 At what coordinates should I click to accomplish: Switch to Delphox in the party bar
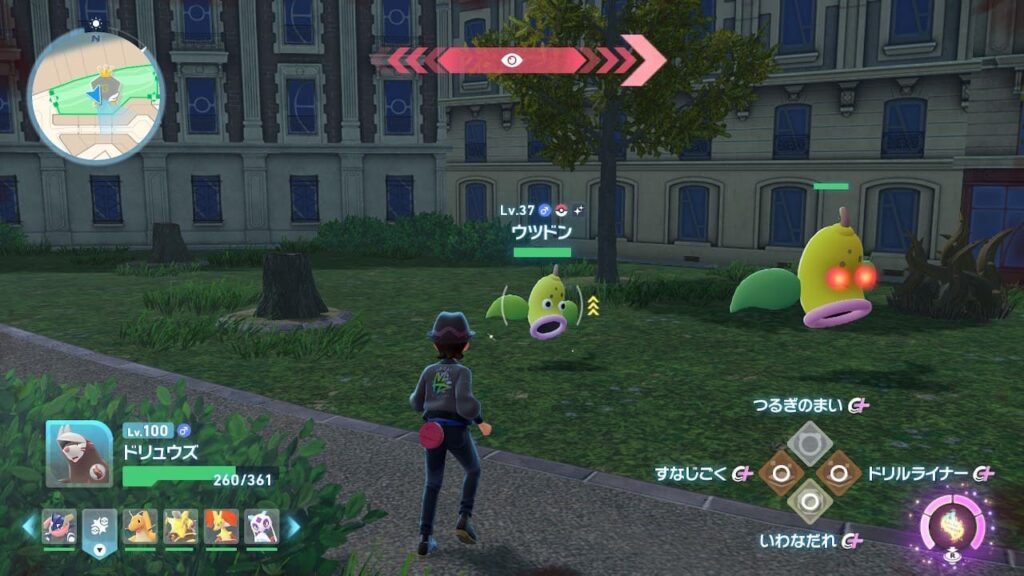[221, 526]
